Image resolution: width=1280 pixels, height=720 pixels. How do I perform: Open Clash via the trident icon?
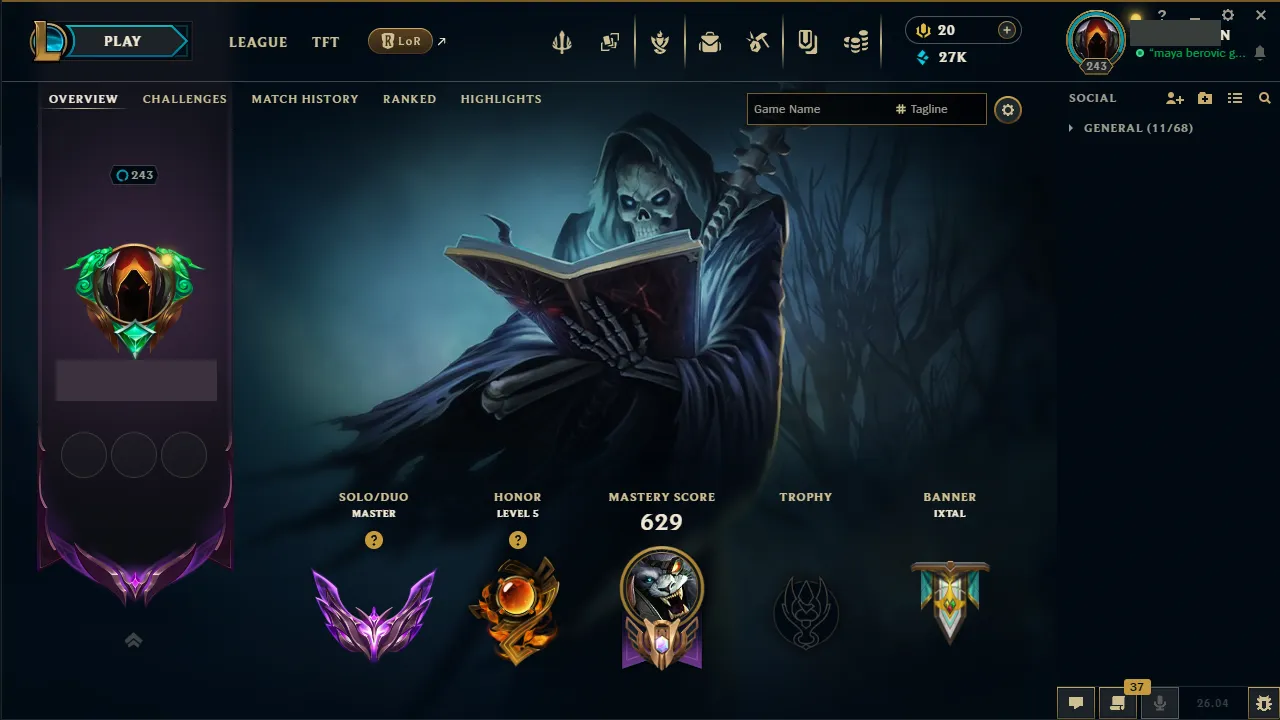(x=562, y=41)
